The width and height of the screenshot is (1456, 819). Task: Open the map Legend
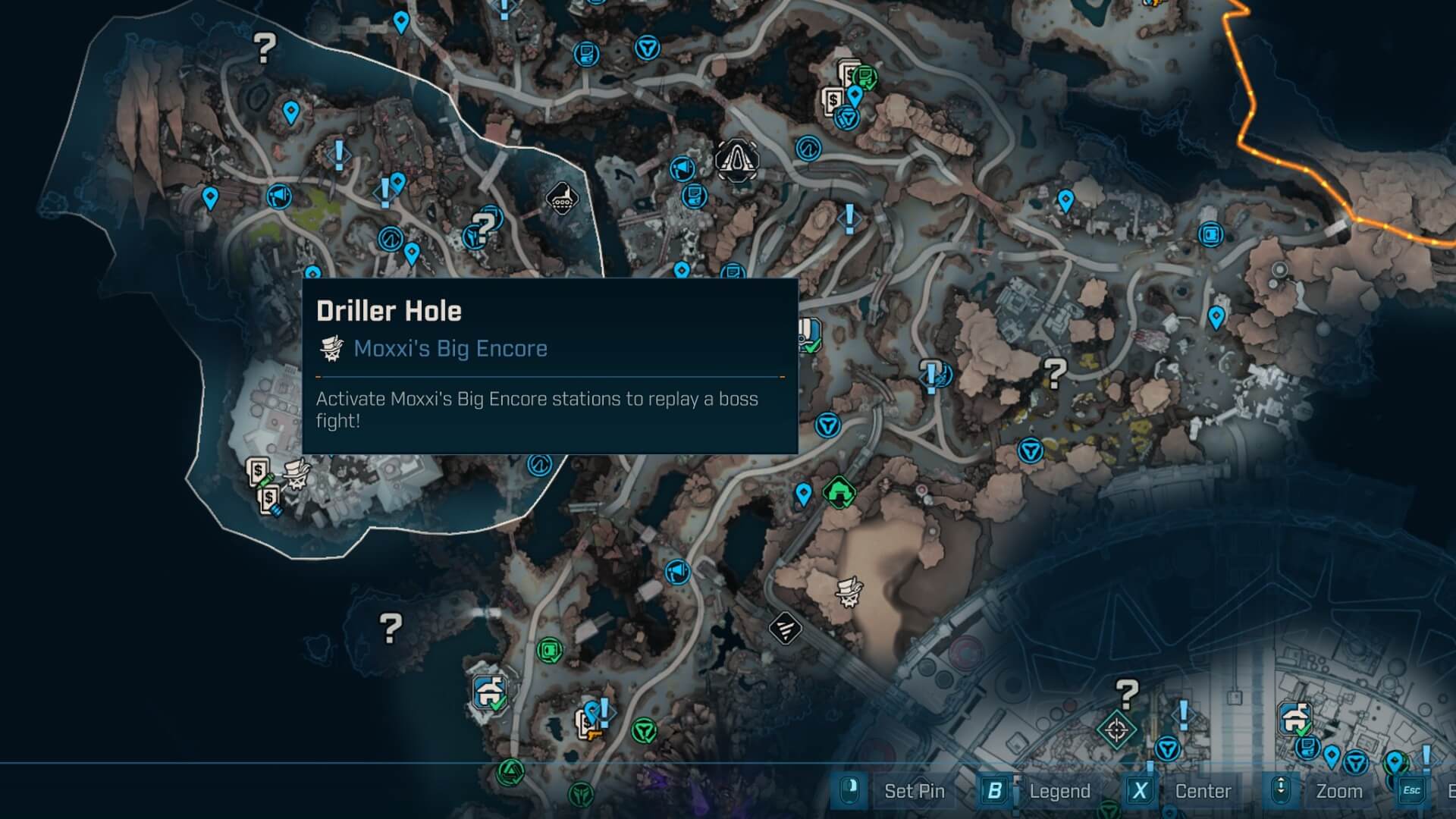pos(1061,791)
